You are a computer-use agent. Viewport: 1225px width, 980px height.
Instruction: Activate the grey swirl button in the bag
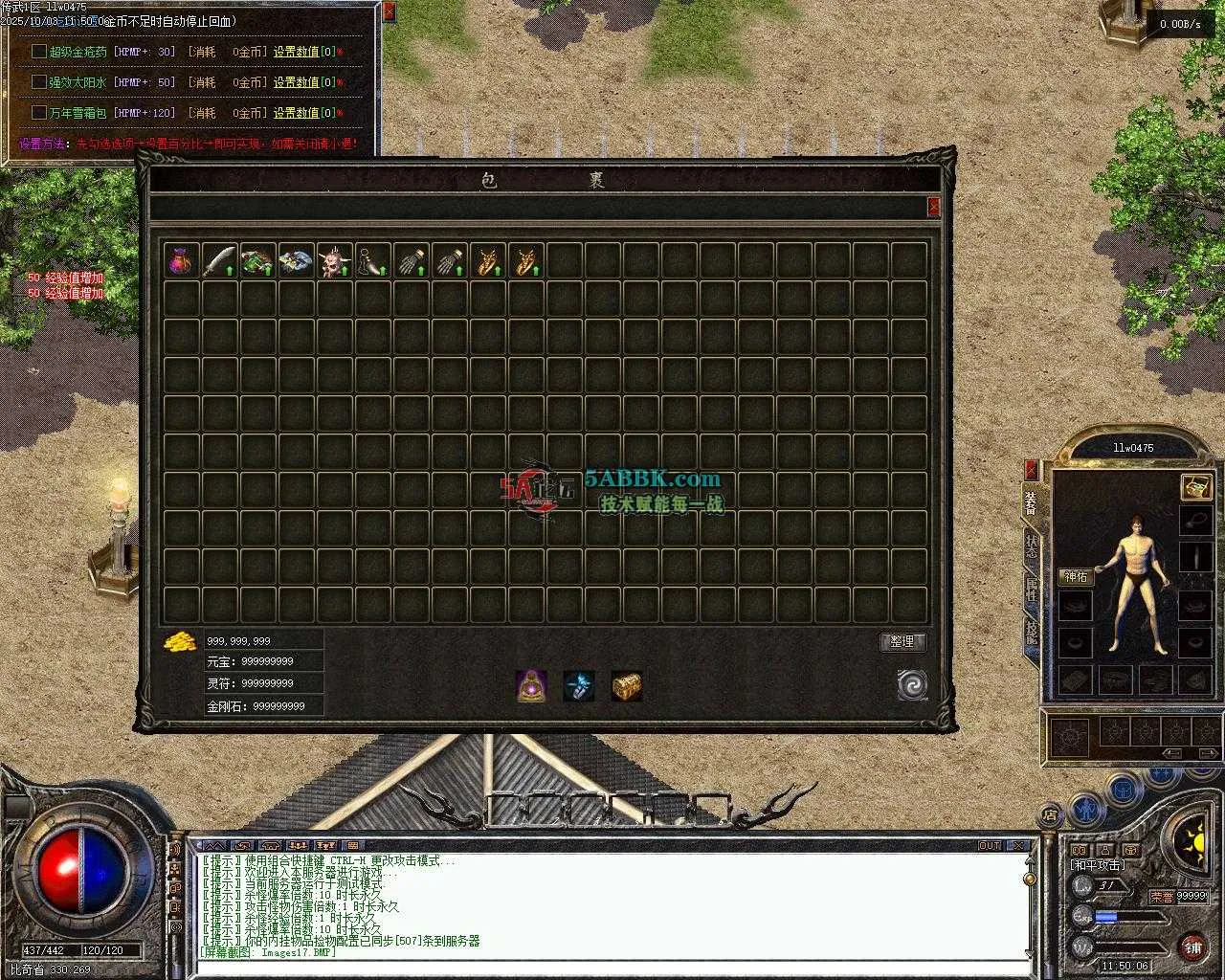click(x=912, y=684)
